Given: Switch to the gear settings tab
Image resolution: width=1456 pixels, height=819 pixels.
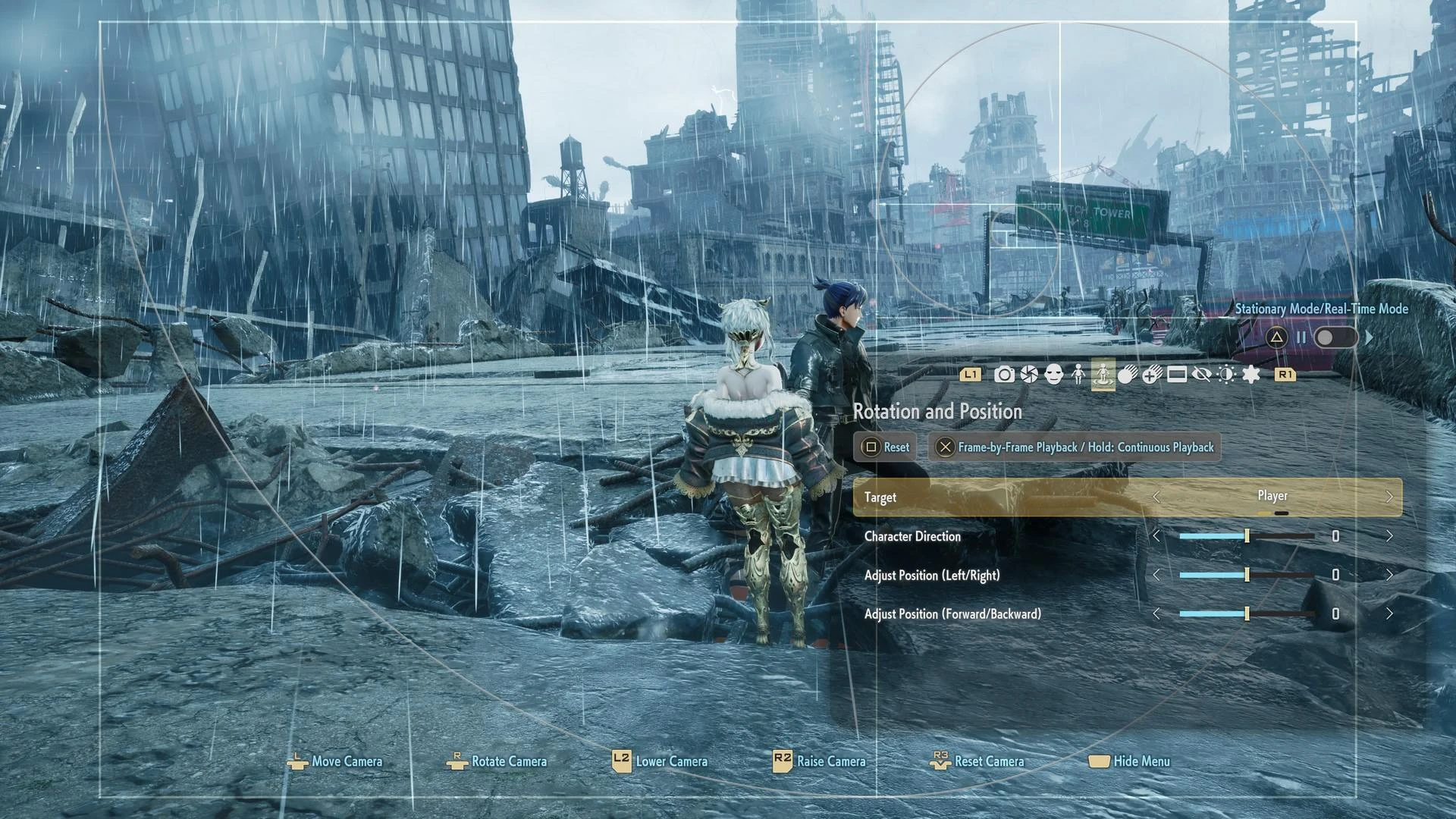Looking at the screenshot, I should tap(1251, 375).
